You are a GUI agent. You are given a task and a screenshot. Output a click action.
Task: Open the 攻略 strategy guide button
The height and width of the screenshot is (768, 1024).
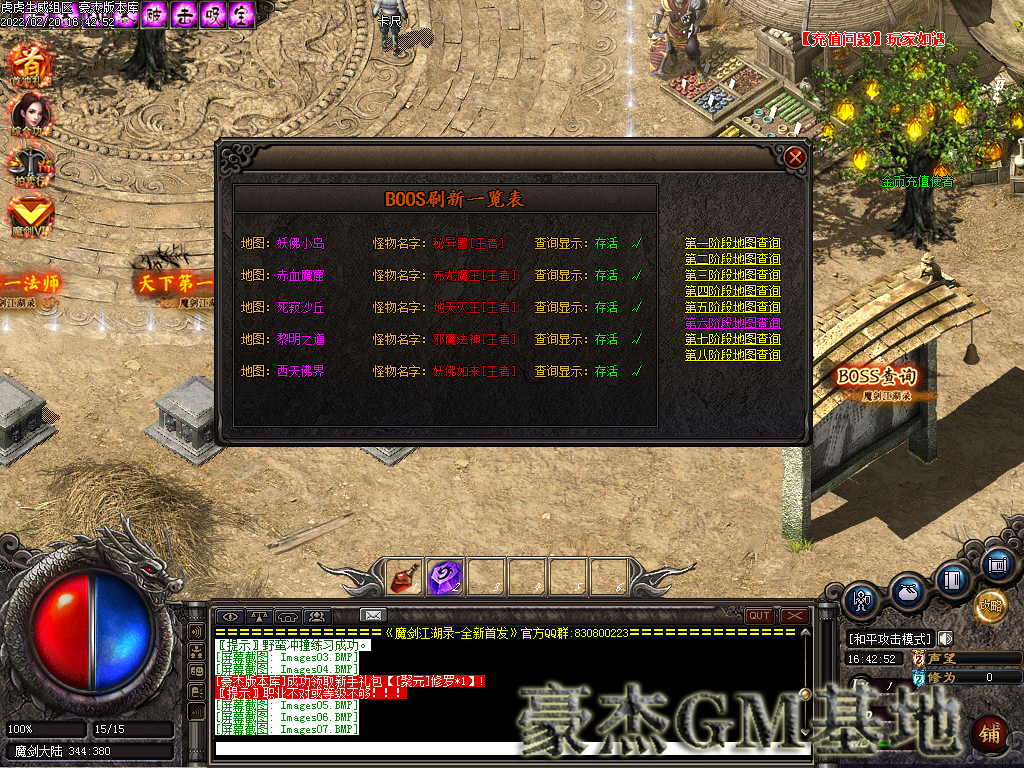point(991,605)
